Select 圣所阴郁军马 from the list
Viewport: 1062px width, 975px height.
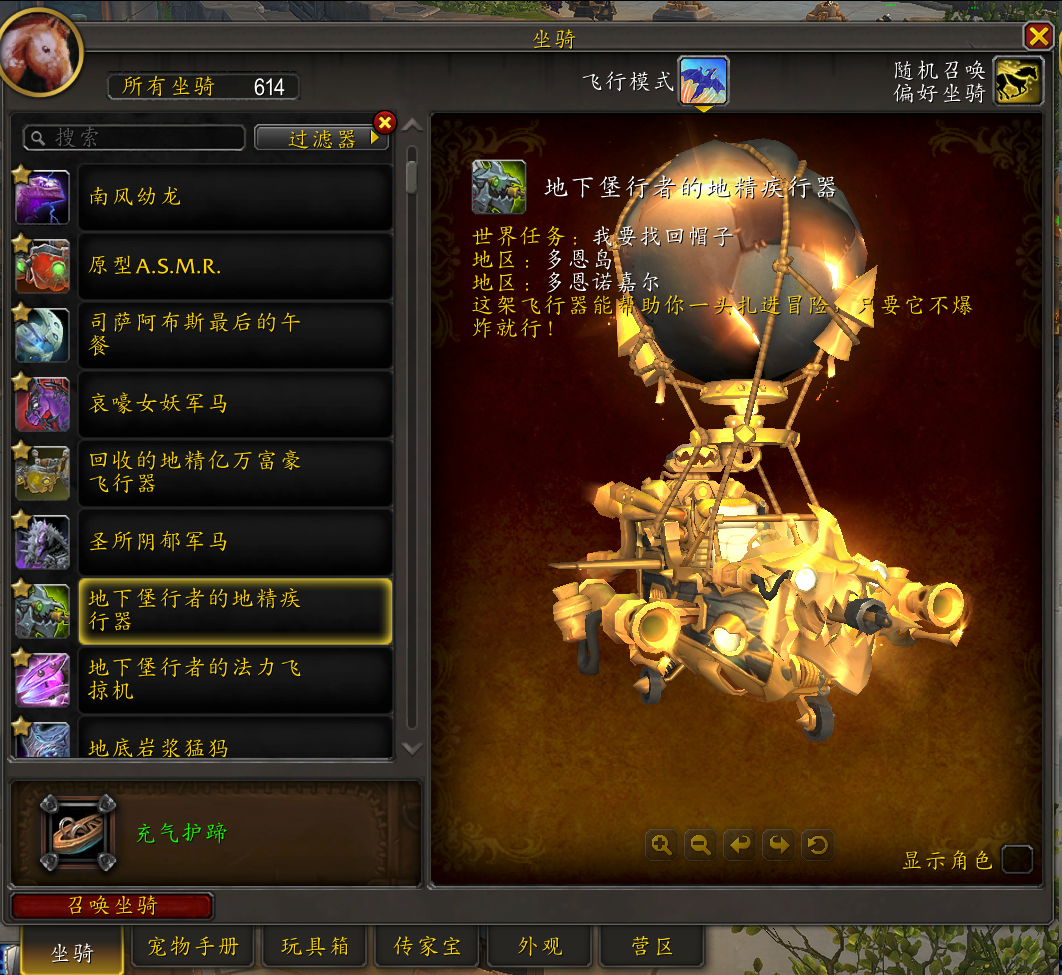(235, 542)
